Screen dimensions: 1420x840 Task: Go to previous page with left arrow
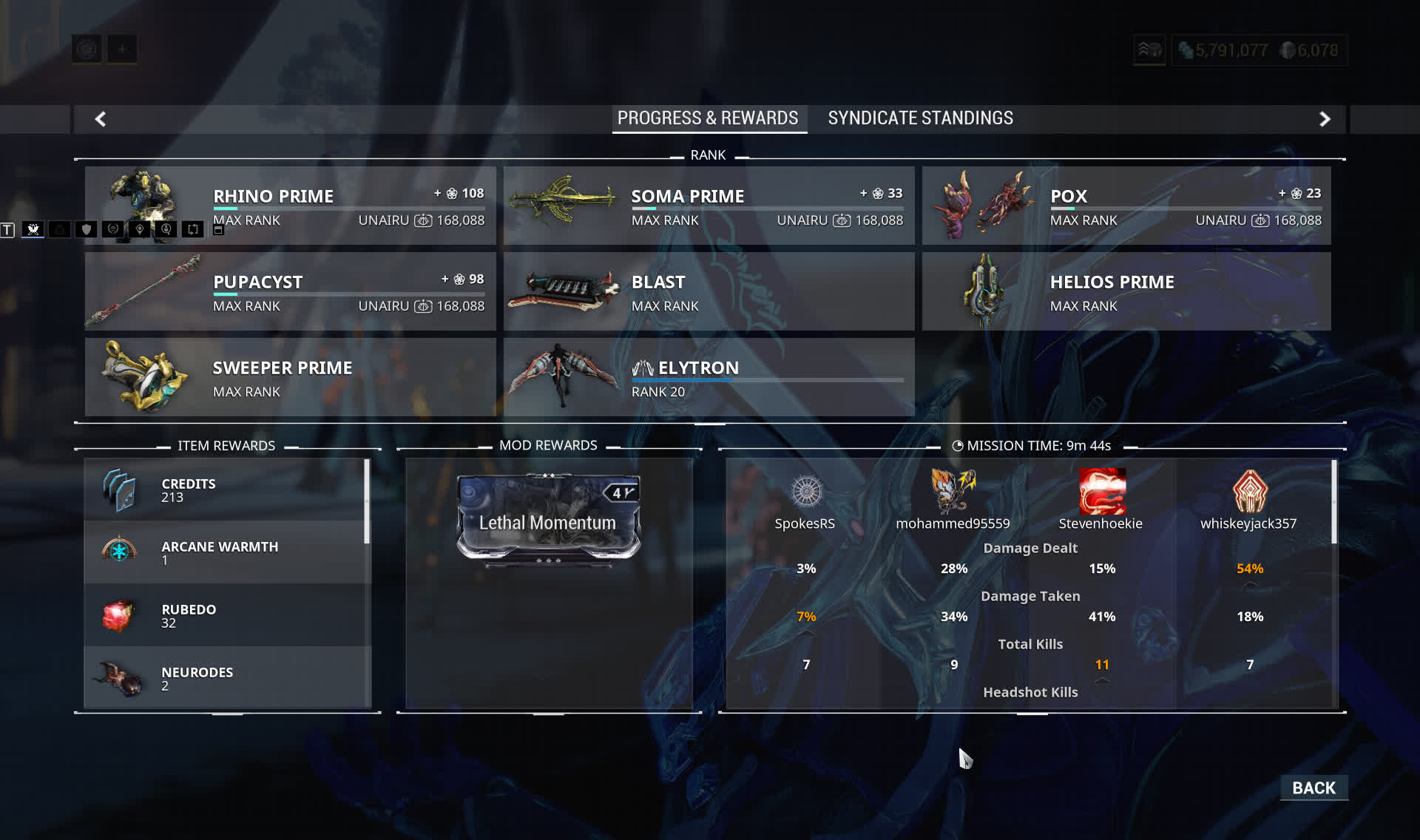(101, 119)
